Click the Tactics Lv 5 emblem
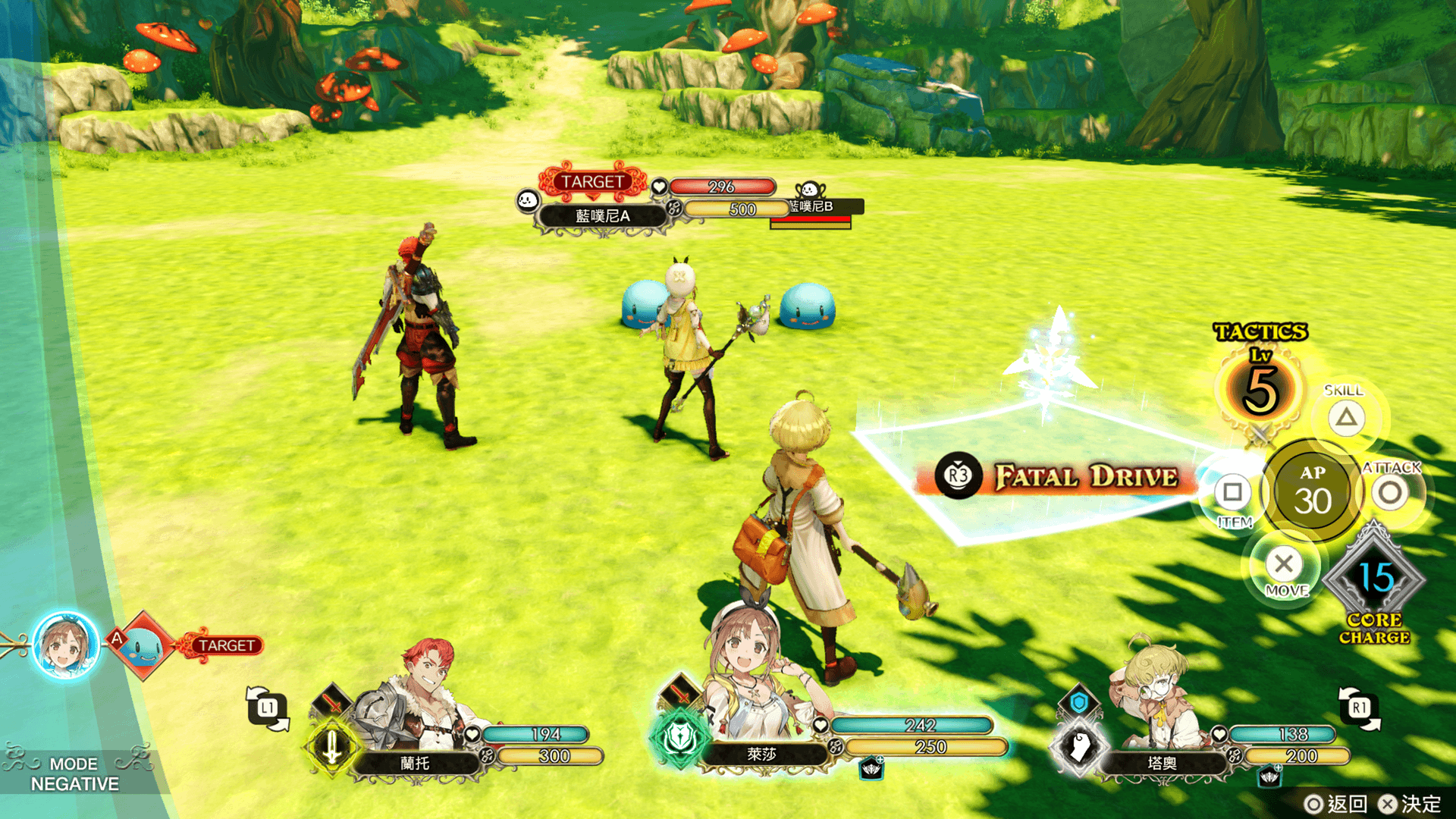The height and width of the screenshot is (819, 1456). click(1260, 388)
